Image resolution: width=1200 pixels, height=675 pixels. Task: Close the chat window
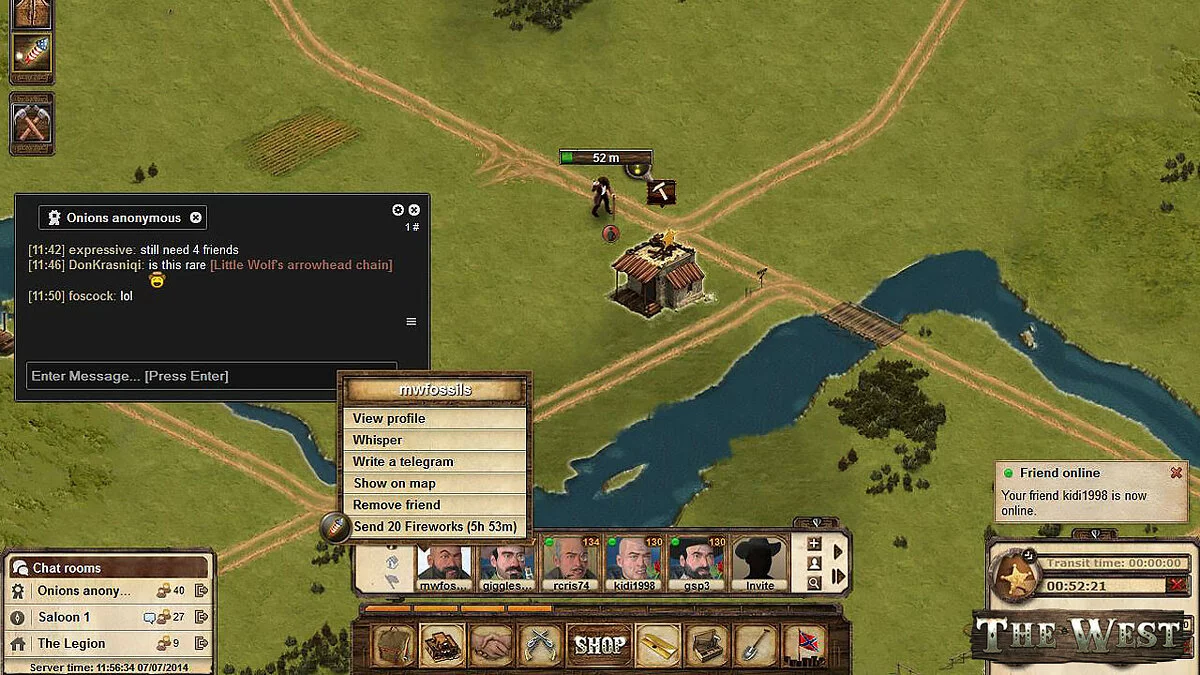pos(414,210)
